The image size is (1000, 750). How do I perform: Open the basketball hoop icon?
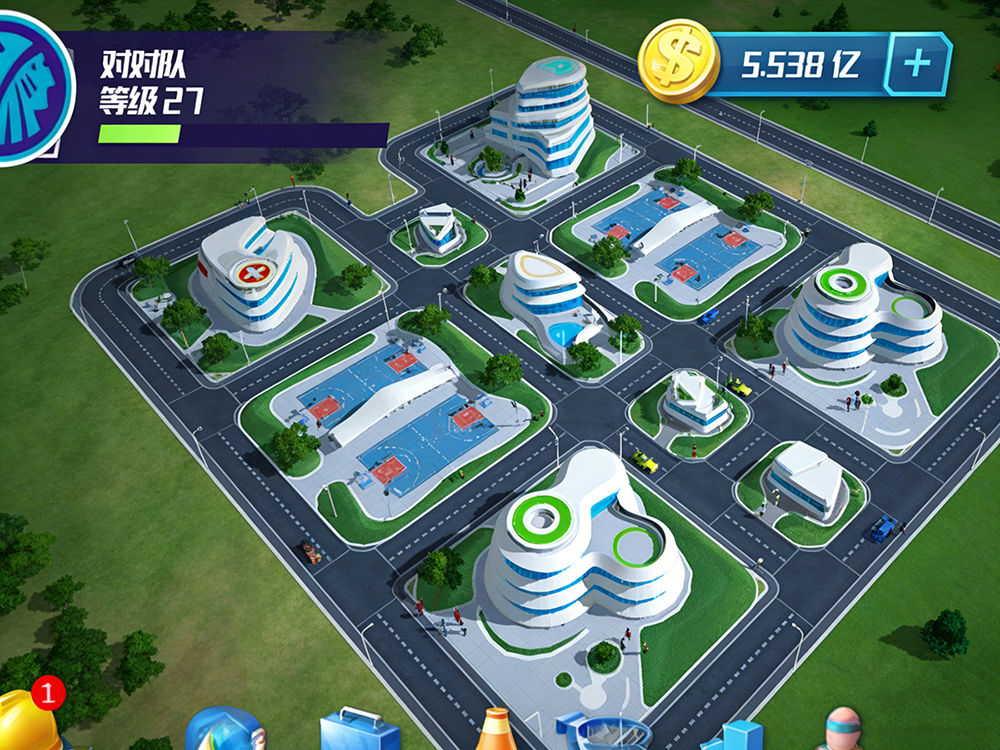pyautogui.click(x=602, y=733)
